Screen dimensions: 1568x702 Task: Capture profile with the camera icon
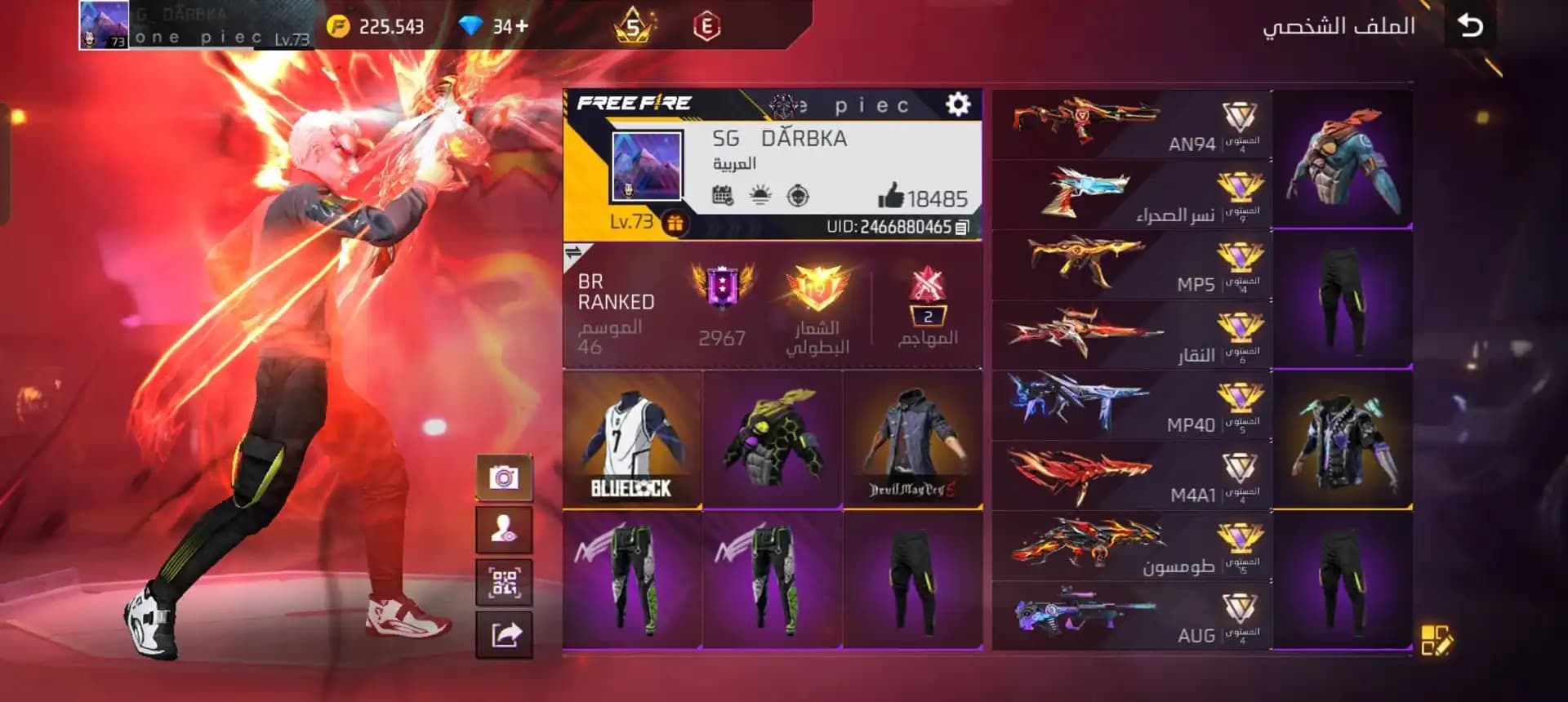[x=504, y=479]
